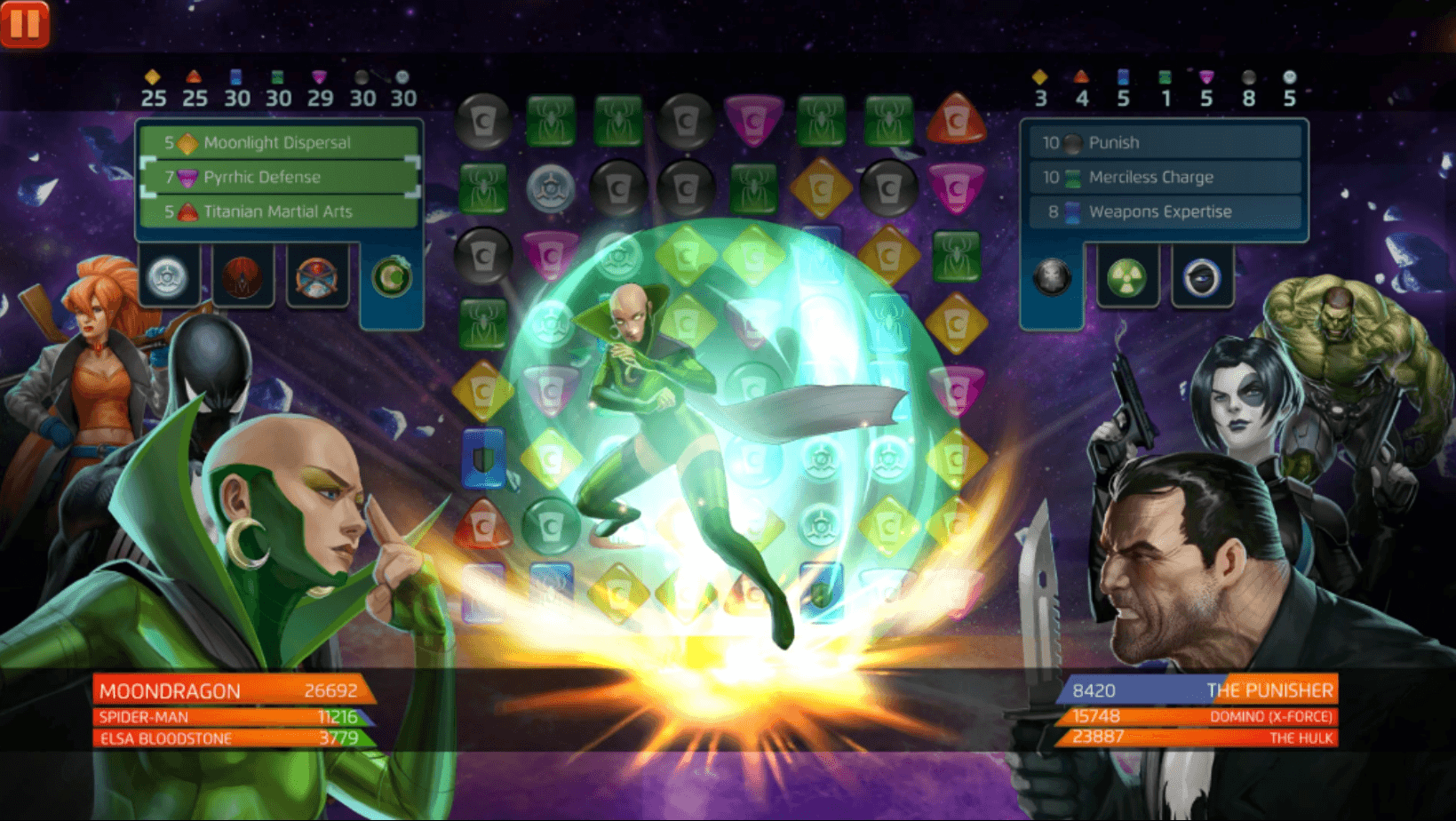Select the Hulk radiation team-up icon
This screenshot has width=1456, height=821.
point(1127,275)
